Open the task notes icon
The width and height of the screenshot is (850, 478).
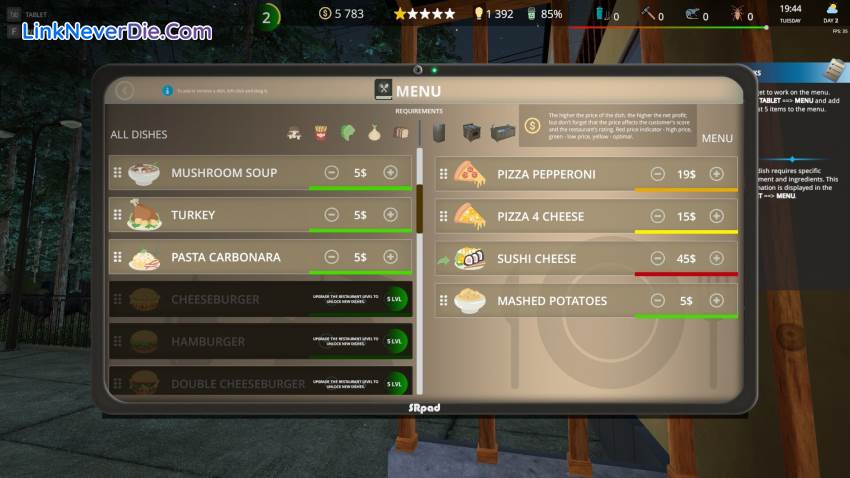(x=835, y=70)
